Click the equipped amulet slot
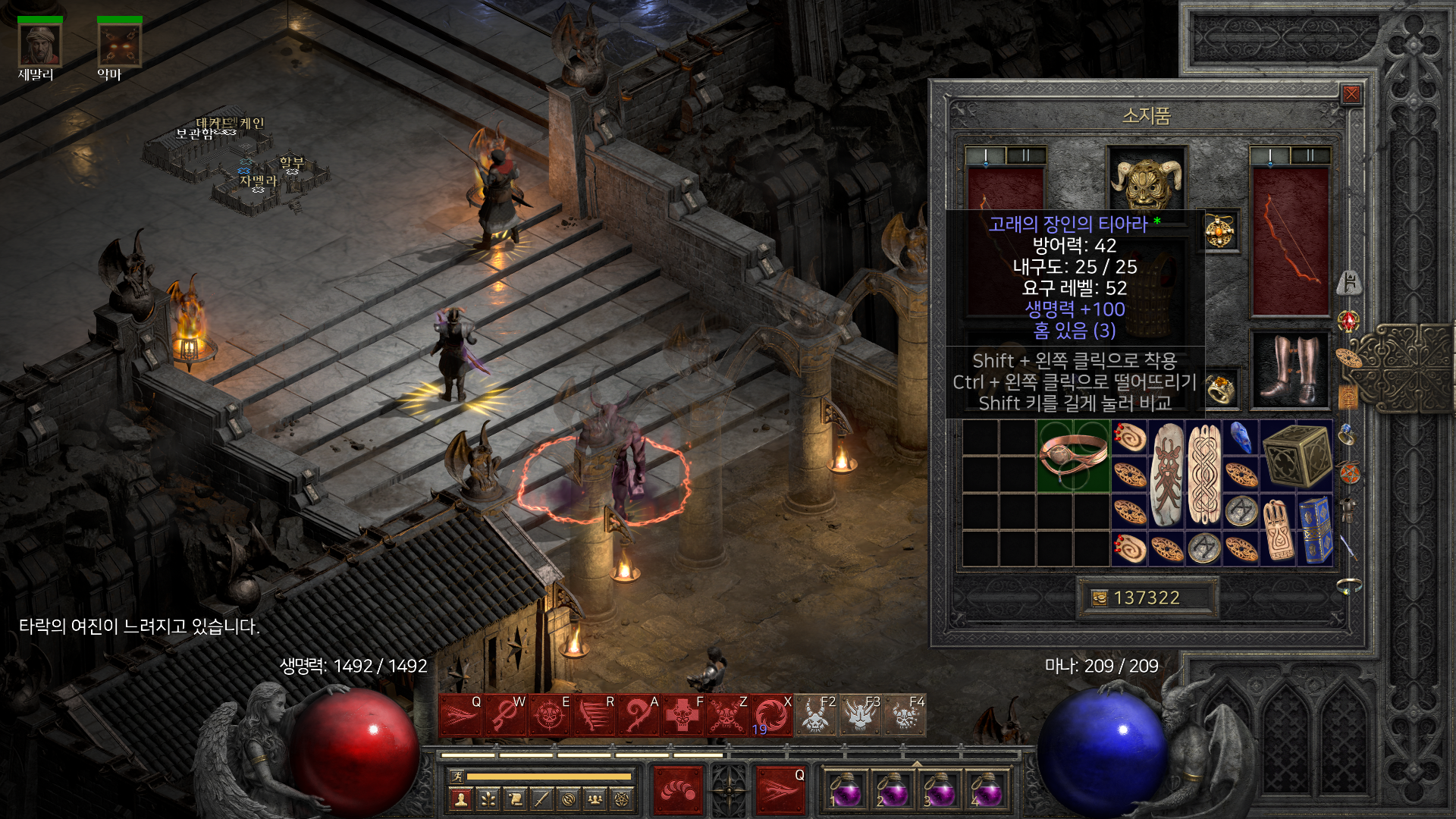 tap(1220, 230)
